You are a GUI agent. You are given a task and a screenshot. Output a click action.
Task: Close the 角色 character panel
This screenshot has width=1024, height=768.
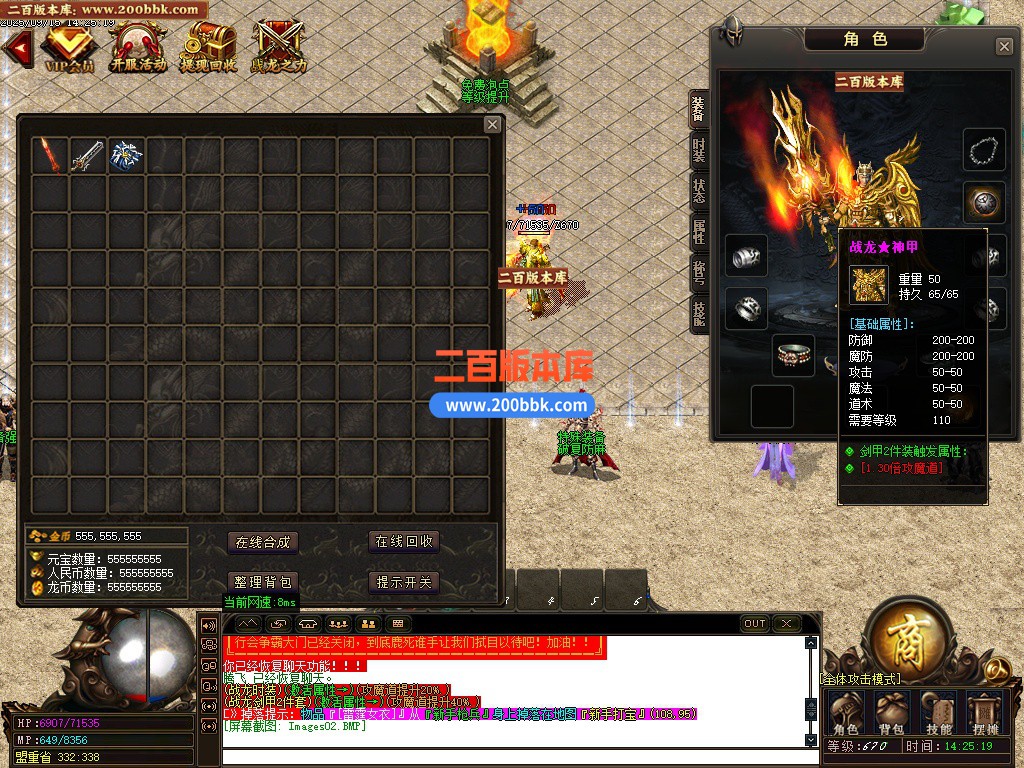tap(1004, 47)
